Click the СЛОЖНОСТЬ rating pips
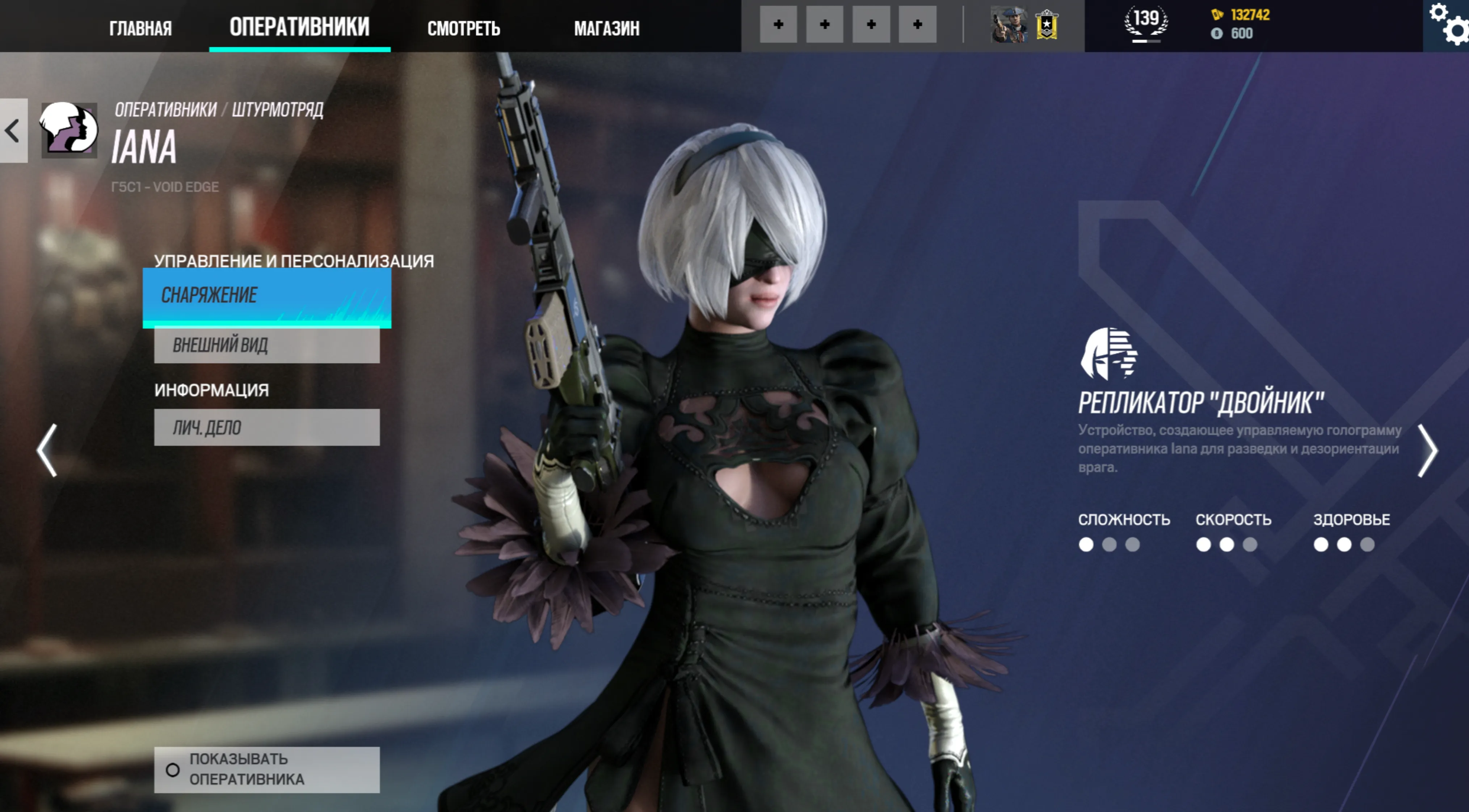Image resolution: width=1469 pixels, height=812 pixels. pos(1108,545)
